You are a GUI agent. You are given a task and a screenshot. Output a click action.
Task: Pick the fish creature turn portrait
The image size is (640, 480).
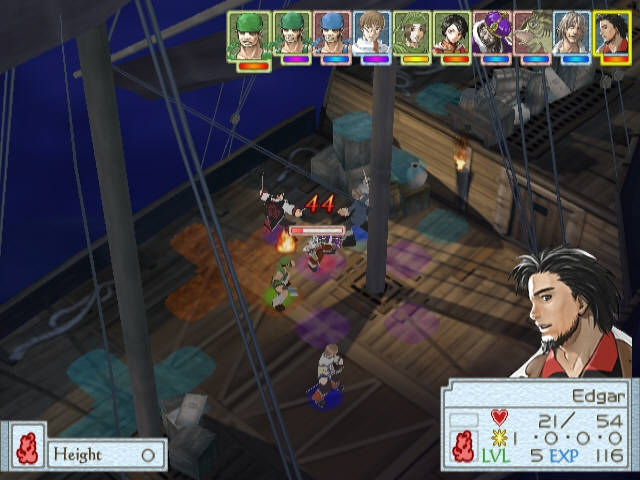click(532, 34)
